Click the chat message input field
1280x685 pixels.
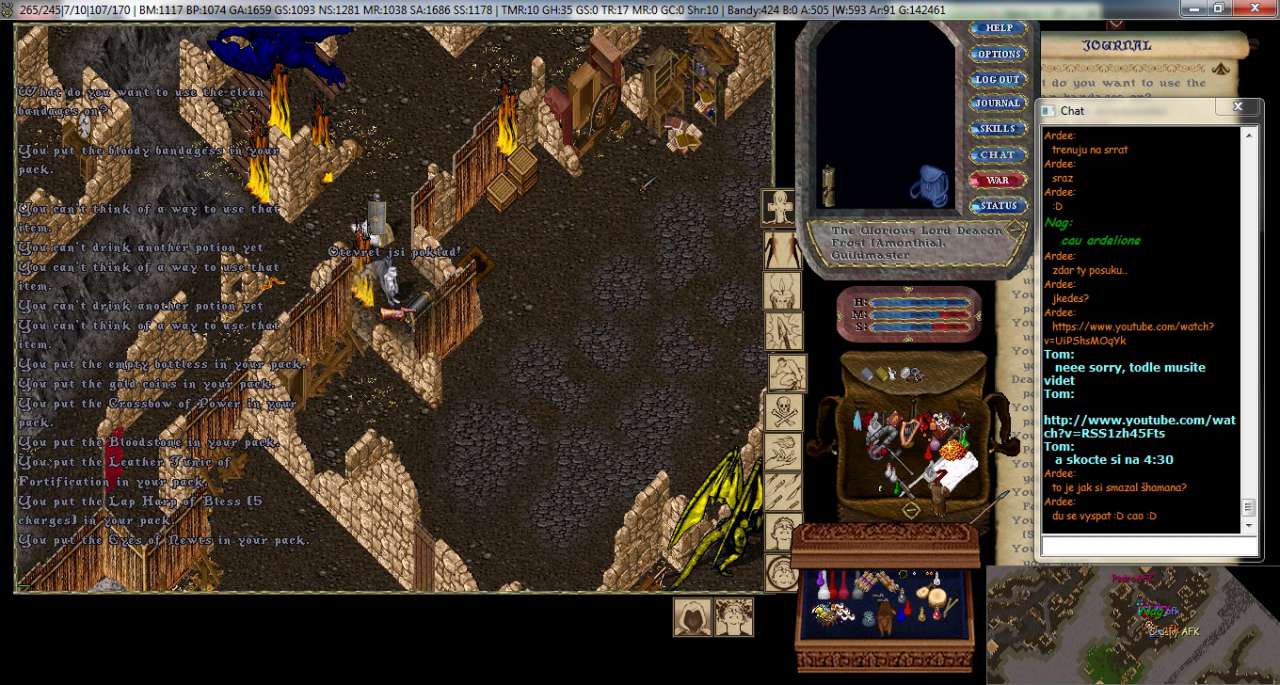pyautogui.click(x=1148, y=546)
